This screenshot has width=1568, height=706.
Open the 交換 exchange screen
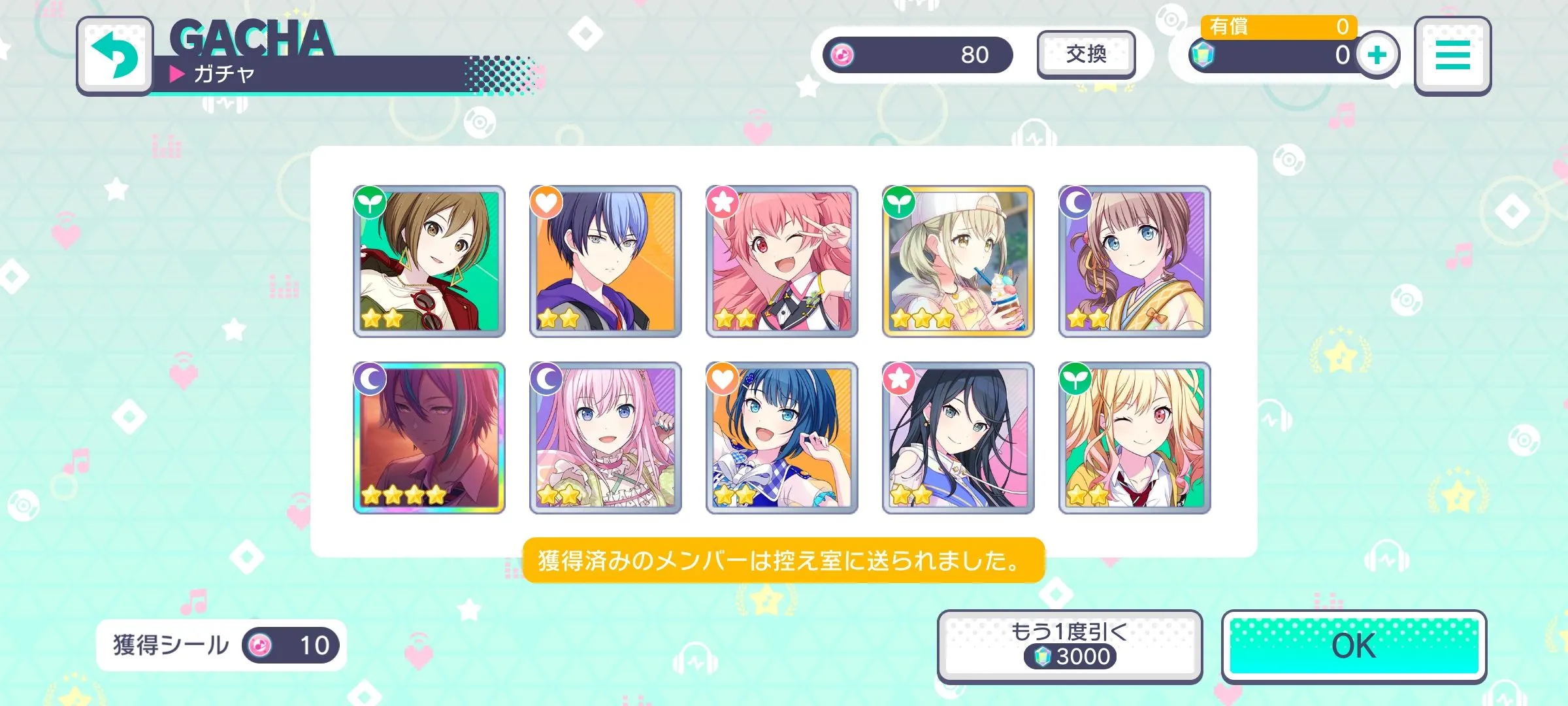point(1086,54)
